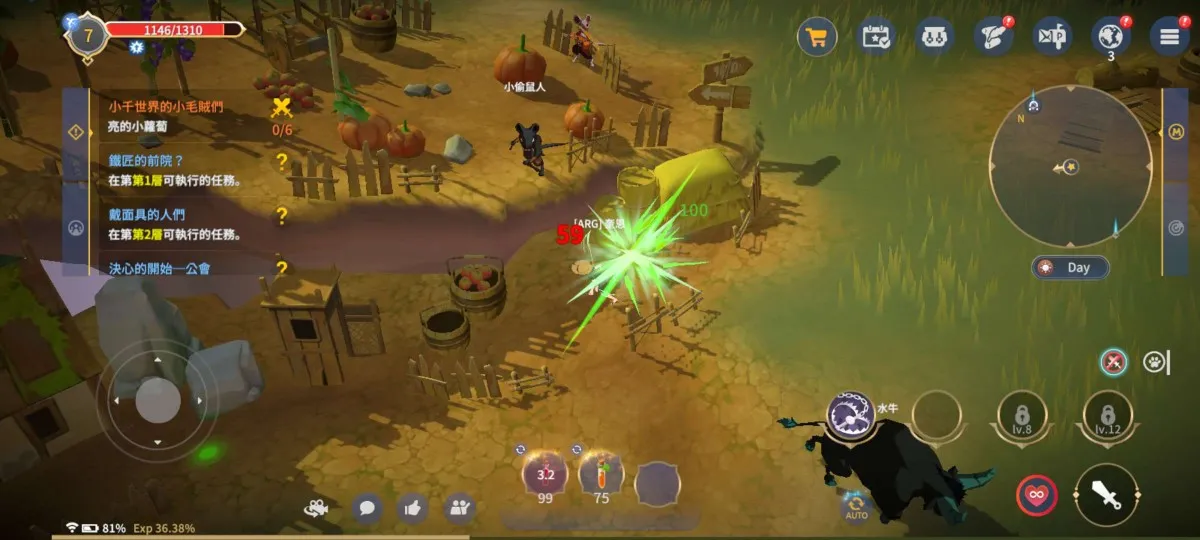Click the feather quill icon with alert
The width and height of the screenshot is (1200, 540).
tap(993, 37)
